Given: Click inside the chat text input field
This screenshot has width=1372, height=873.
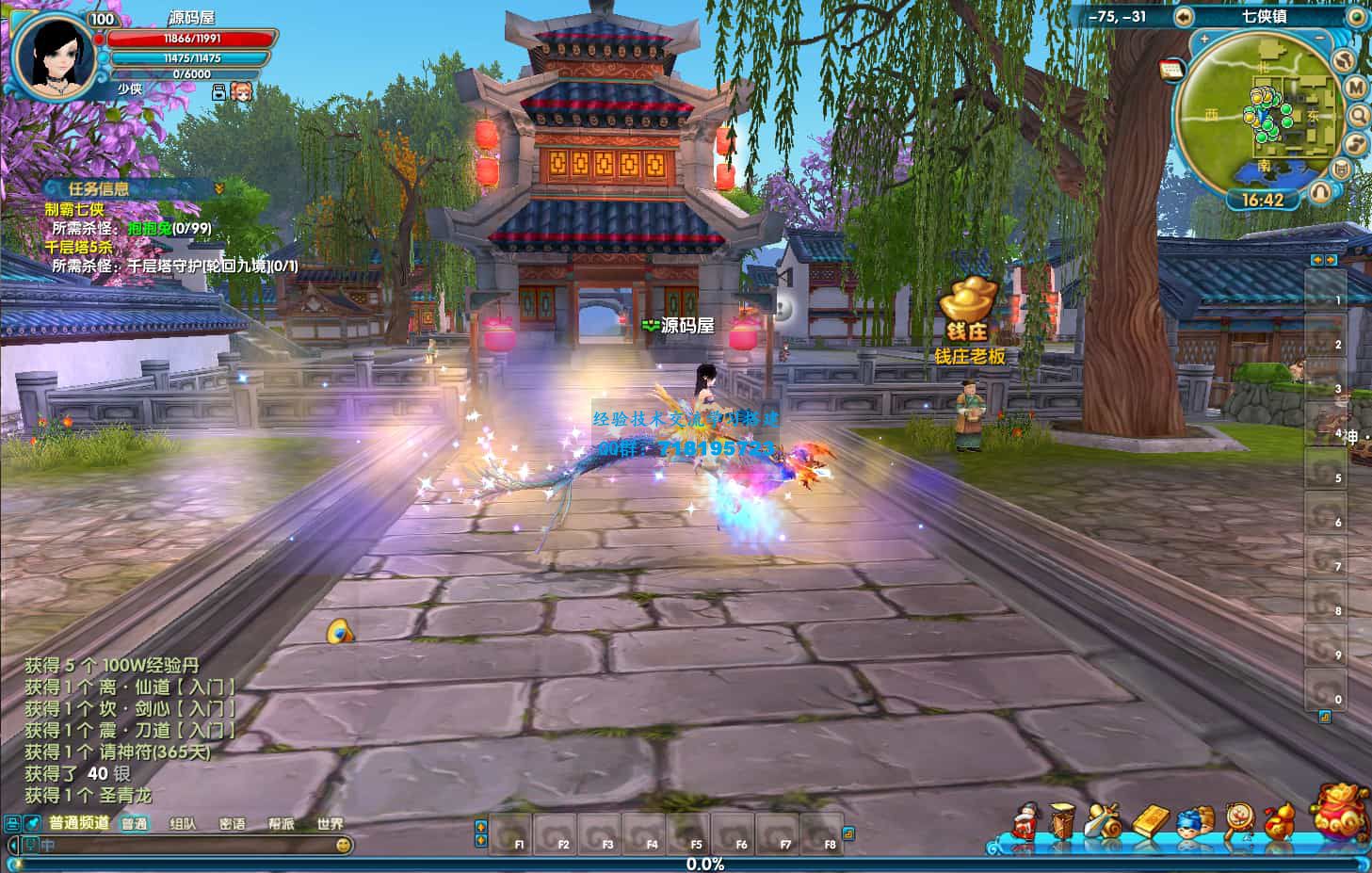Looking at the screenshot, I should [x=188, y=845].
